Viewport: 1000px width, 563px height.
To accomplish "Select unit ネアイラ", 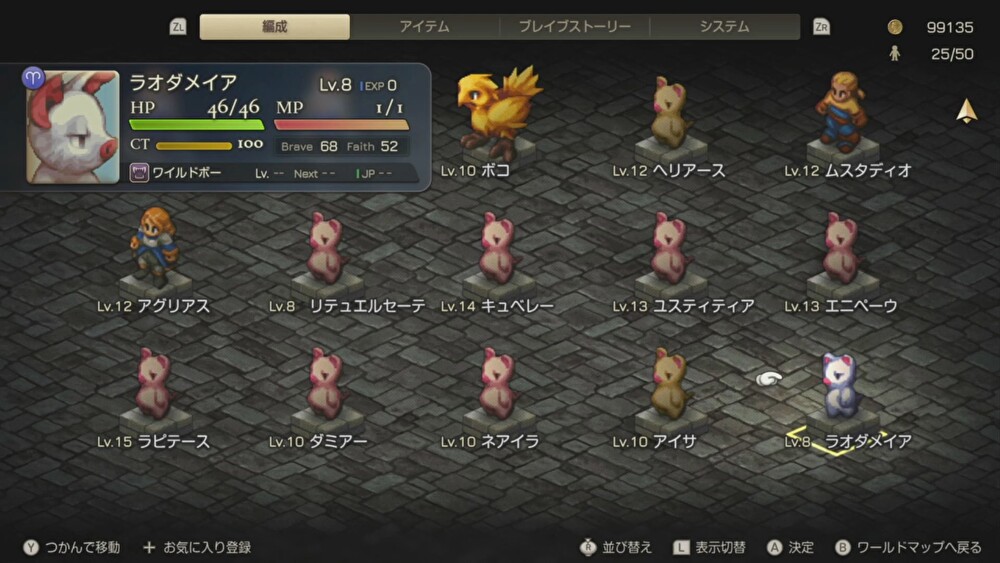I will point(497,384).
